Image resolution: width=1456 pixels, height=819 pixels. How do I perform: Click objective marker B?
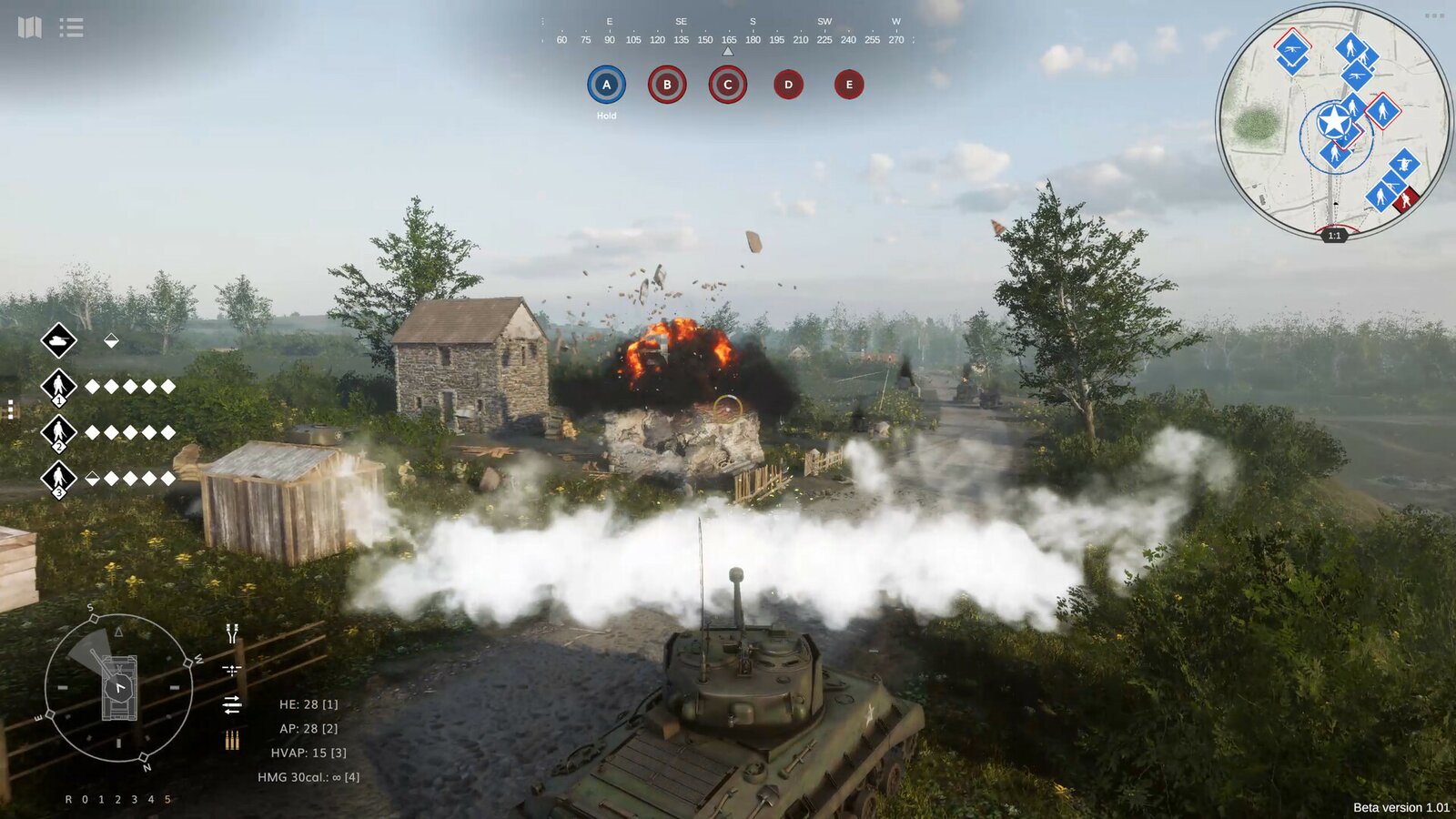[x=667, y=85]
